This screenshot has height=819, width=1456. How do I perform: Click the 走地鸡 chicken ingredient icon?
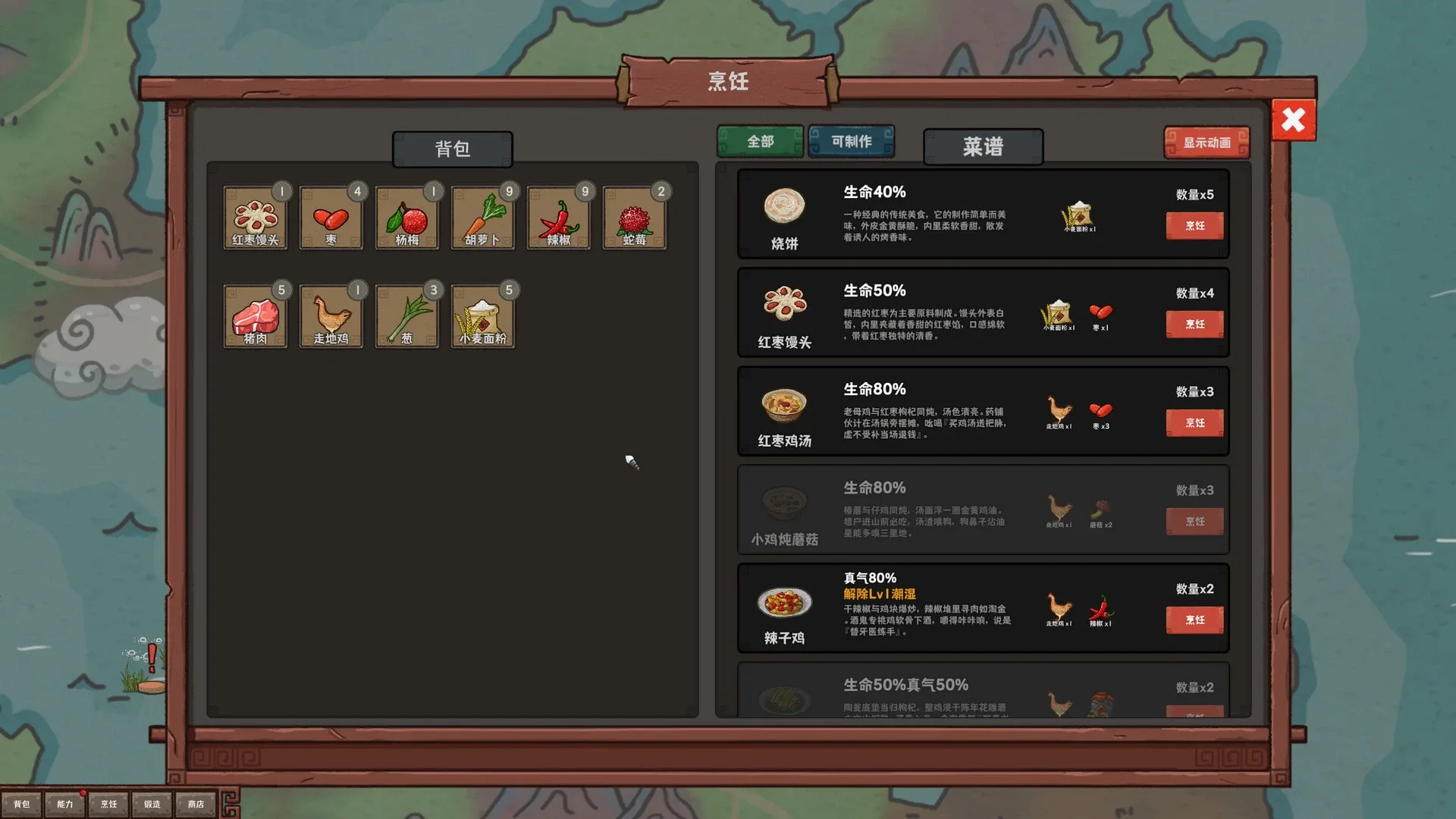point(331,315)
